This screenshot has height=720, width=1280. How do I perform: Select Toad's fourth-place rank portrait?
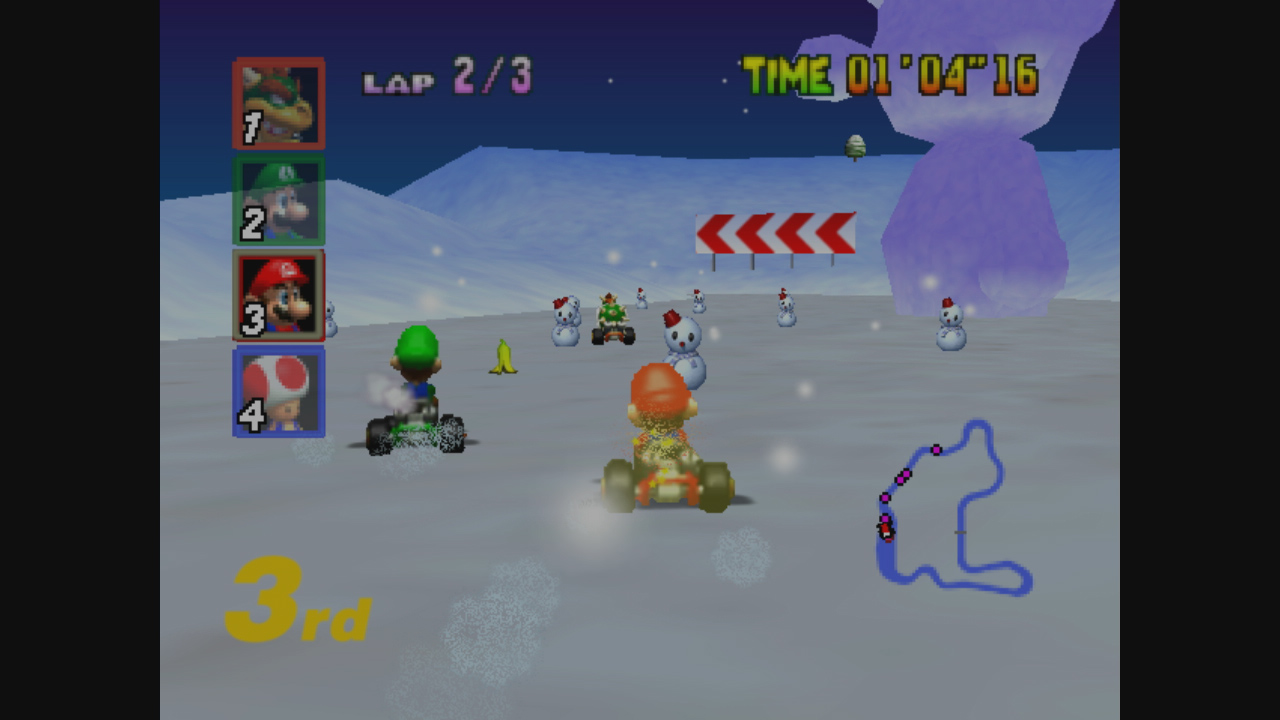pos(279,392)
